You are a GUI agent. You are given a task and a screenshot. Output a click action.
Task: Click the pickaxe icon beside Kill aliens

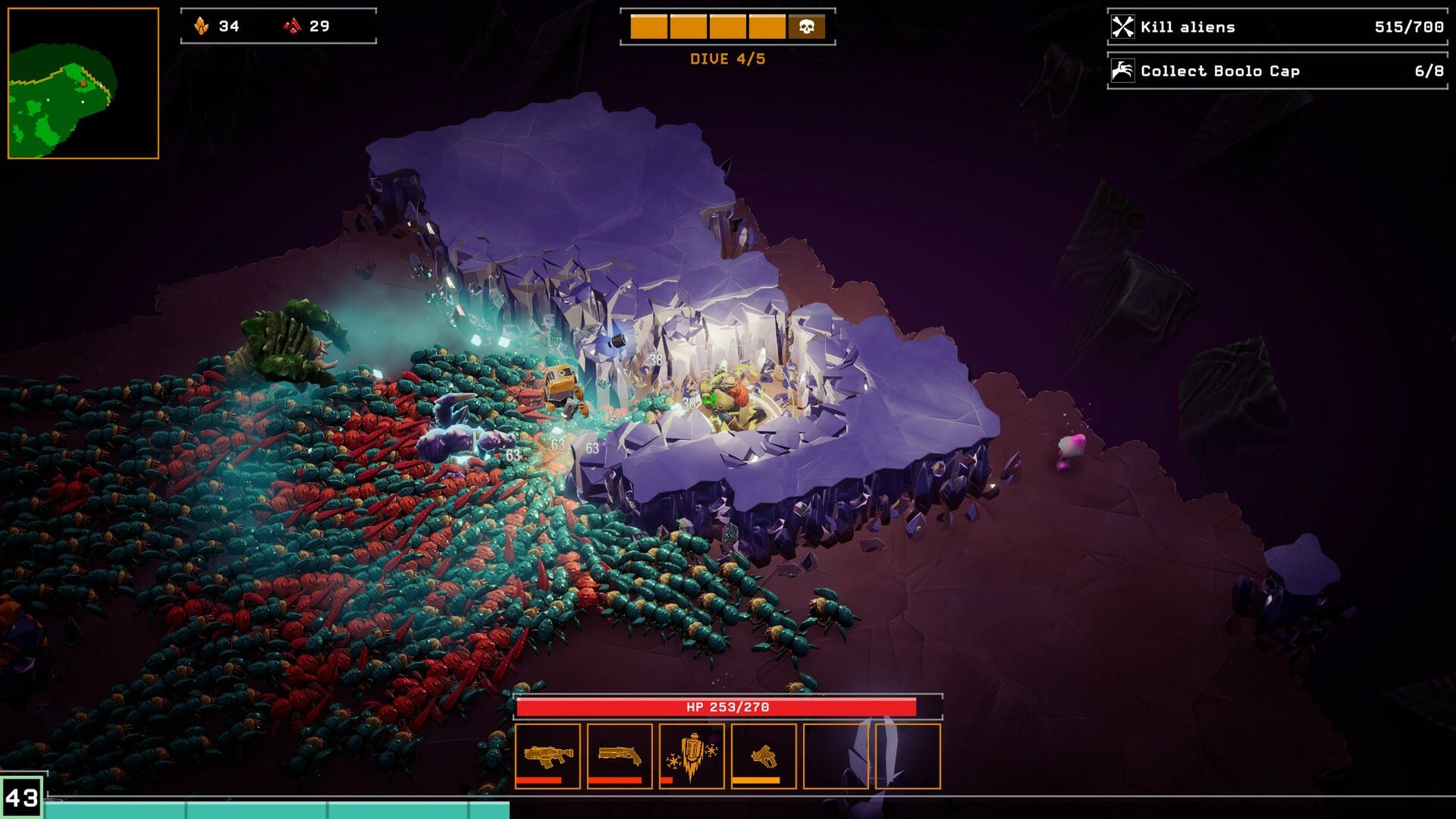[1123, 27]
